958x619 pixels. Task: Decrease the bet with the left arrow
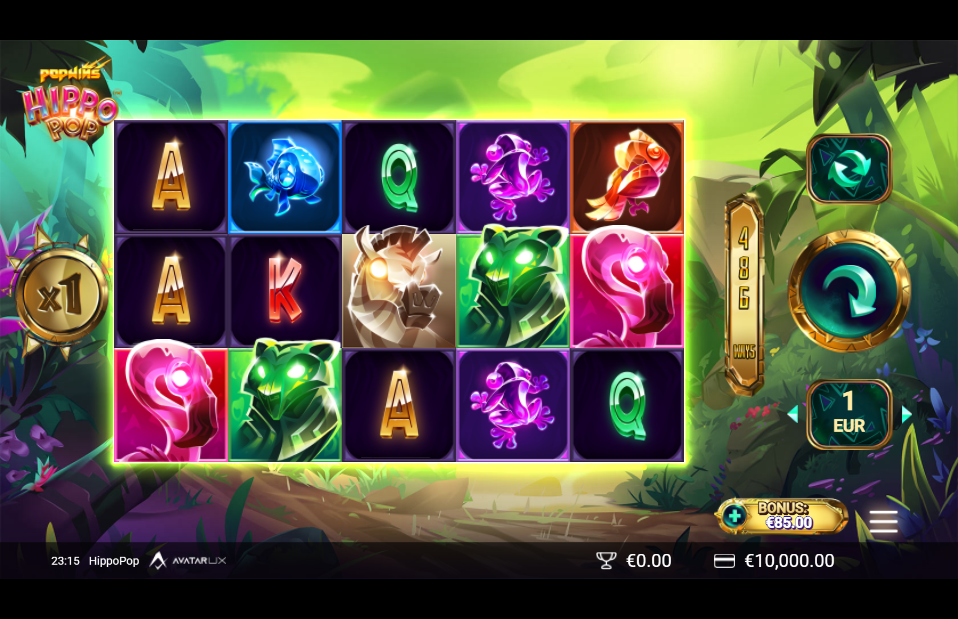[793, 414]
